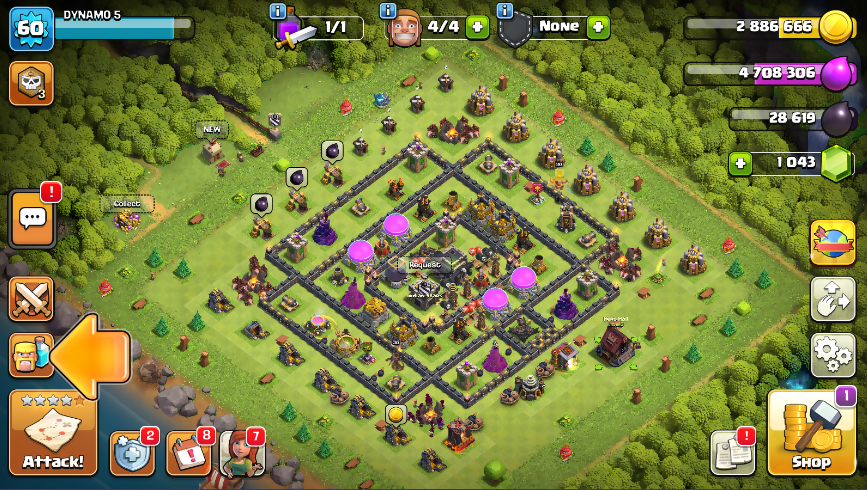Image resolution: width=867 pixels, height=490 pixels.
Task: Tap the Collect label over the loot cart
Action: click(127, 204)
